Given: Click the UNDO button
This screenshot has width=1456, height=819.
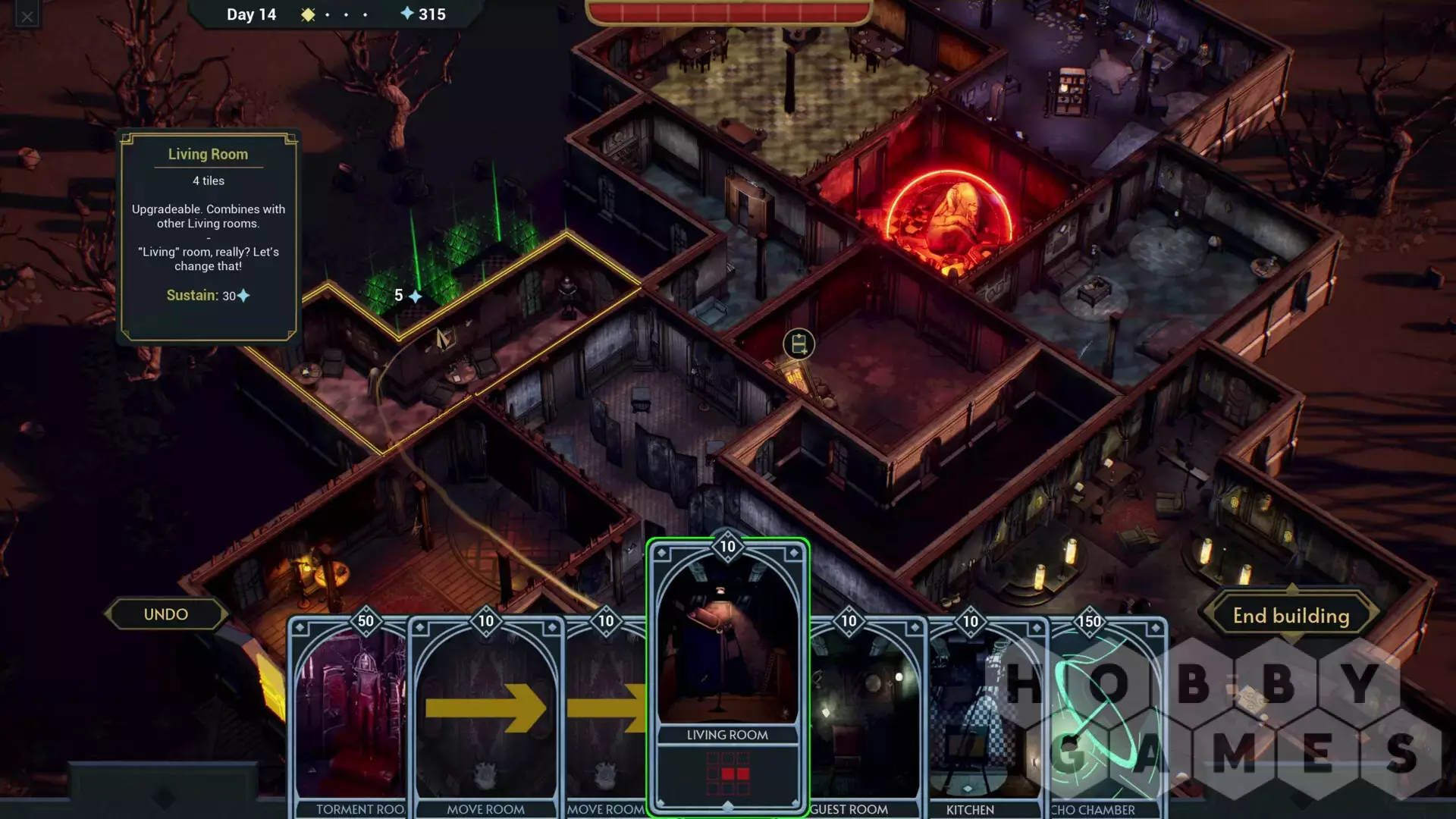Looking at the screenshot, I should coord(166,614).
